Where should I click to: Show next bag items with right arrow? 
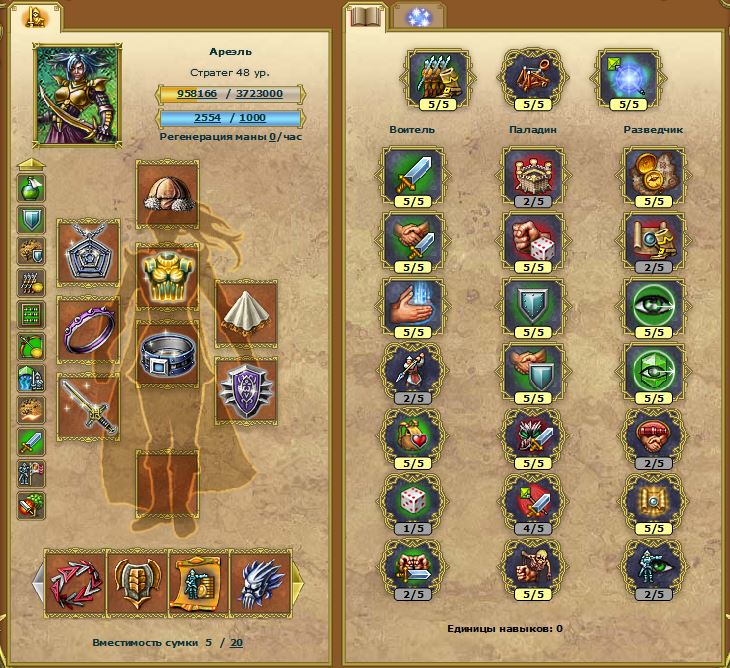coord(297,580)
